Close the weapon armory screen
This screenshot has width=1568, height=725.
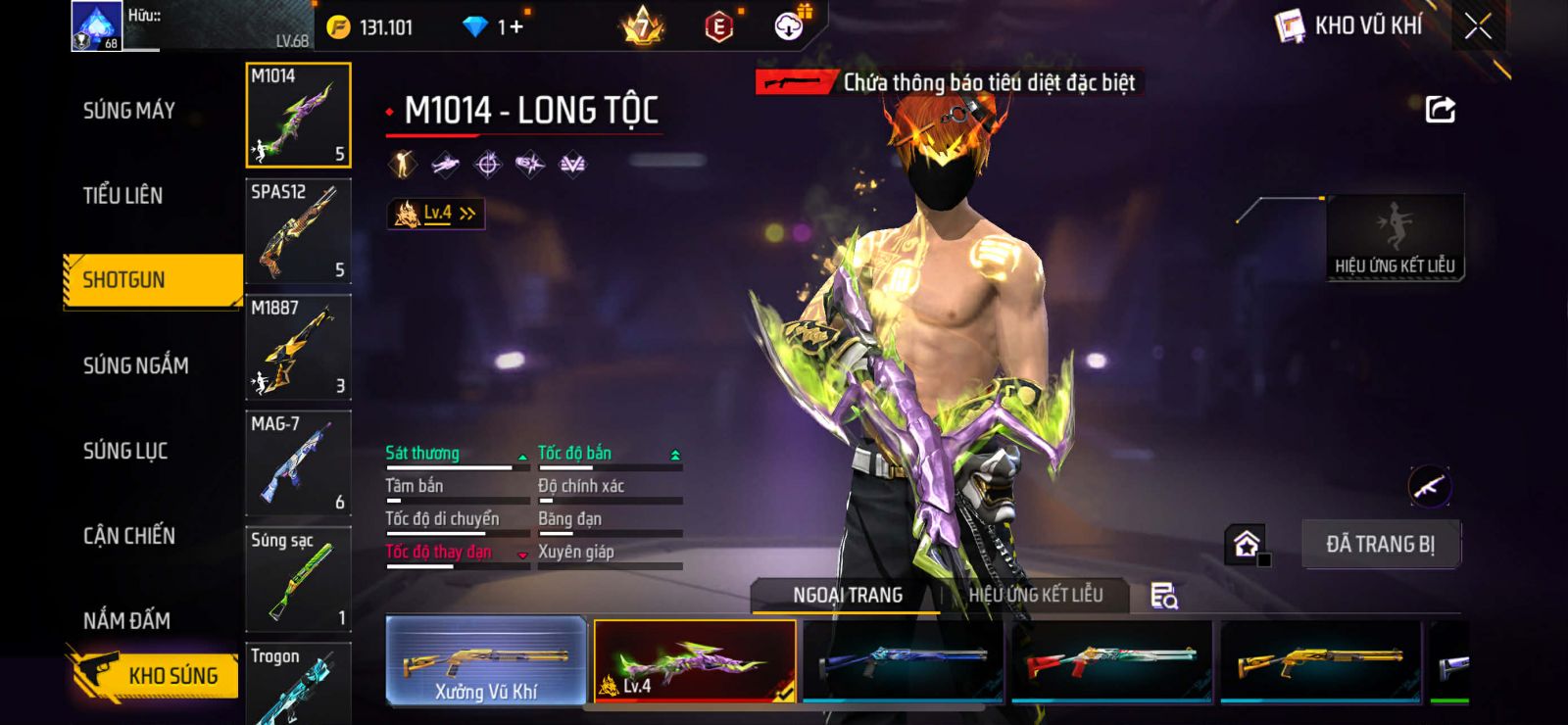(1478, 27)
